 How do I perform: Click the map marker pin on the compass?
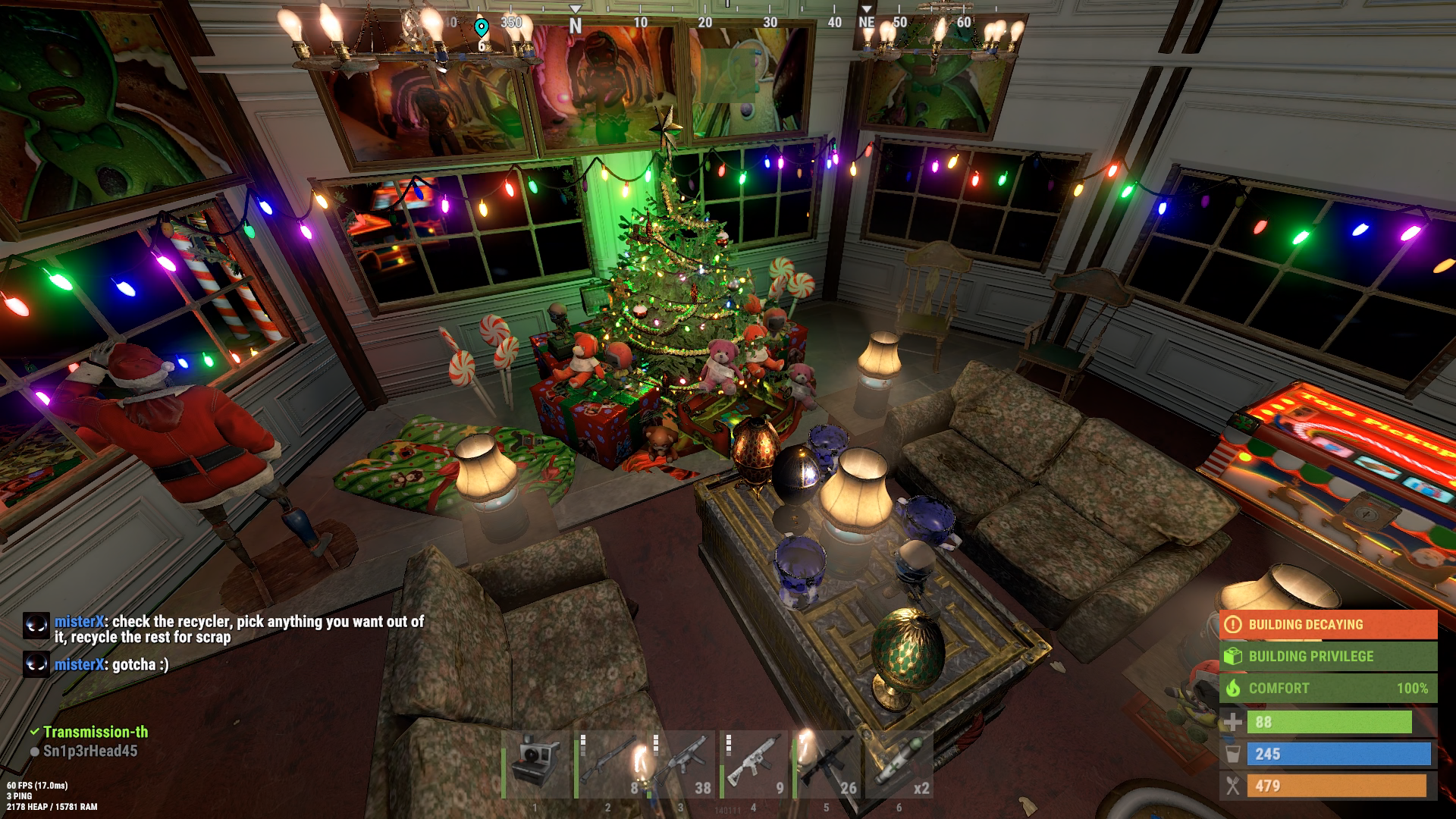(481, 29)
